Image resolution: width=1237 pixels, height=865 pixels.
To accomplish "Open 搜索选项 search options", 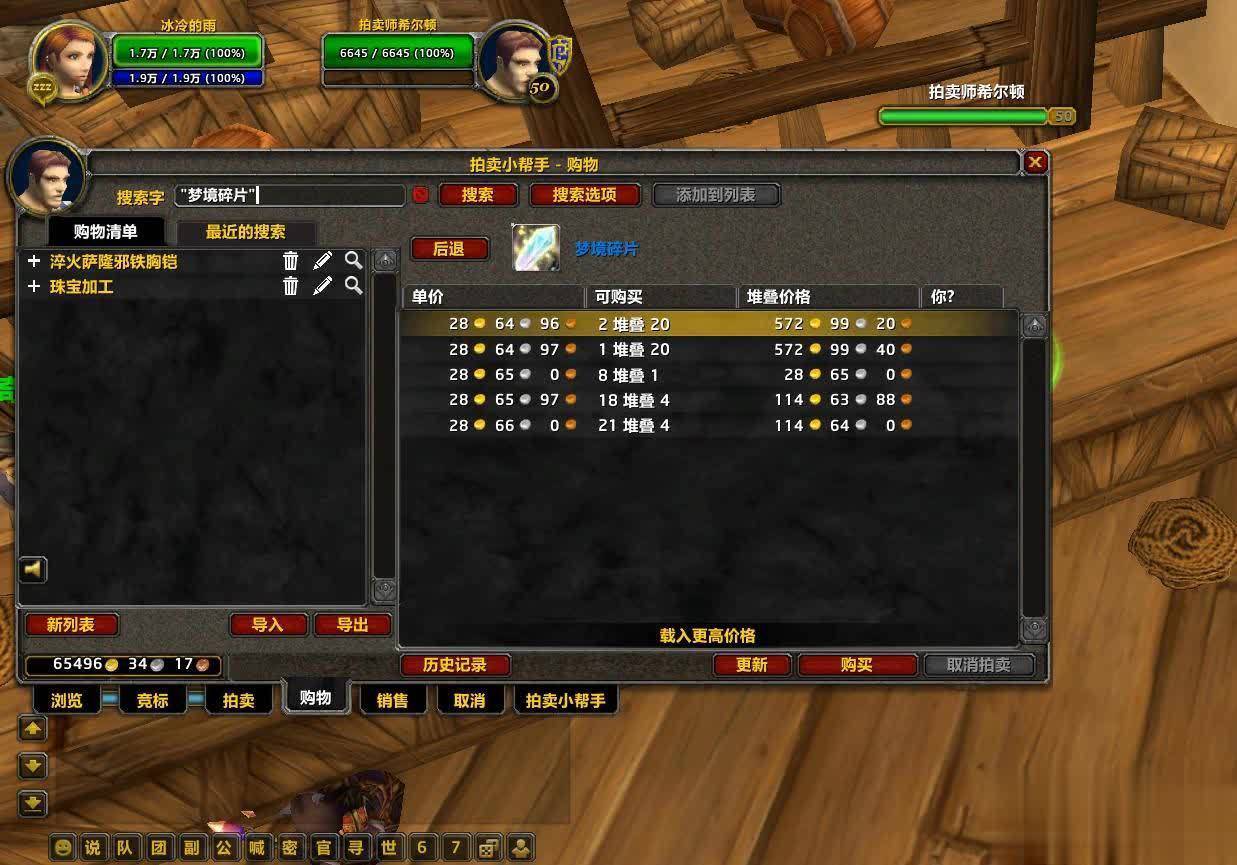I will (x=584, y=195).
